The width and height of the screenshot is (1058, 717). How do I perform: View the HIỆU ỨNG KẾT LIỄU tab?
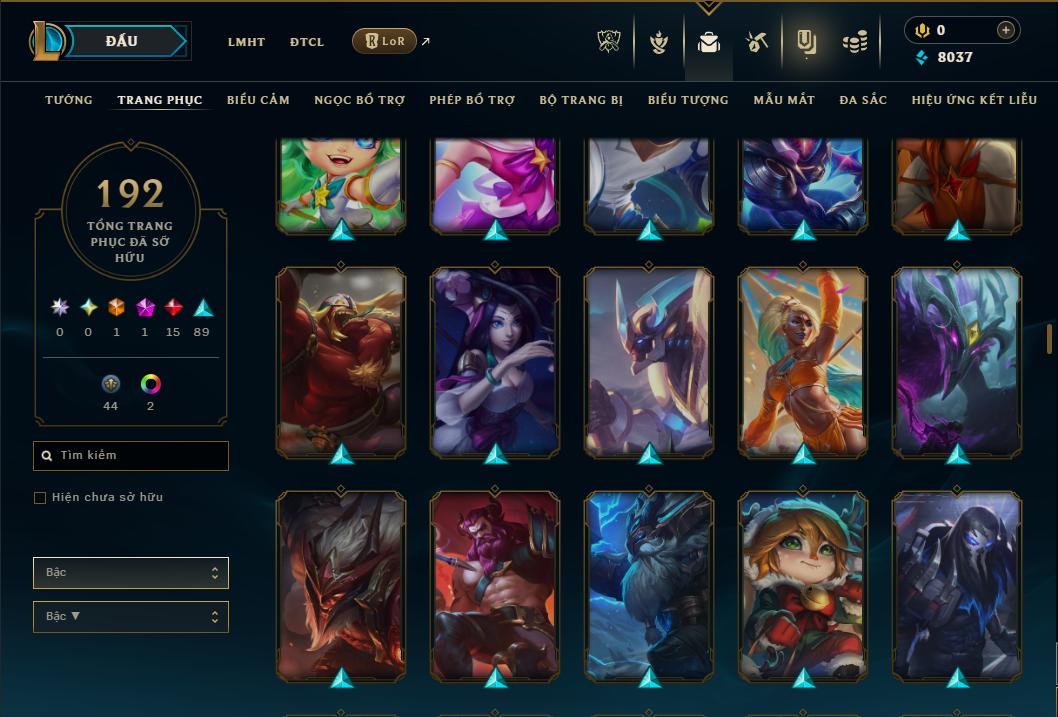click(x=974, y=100)
